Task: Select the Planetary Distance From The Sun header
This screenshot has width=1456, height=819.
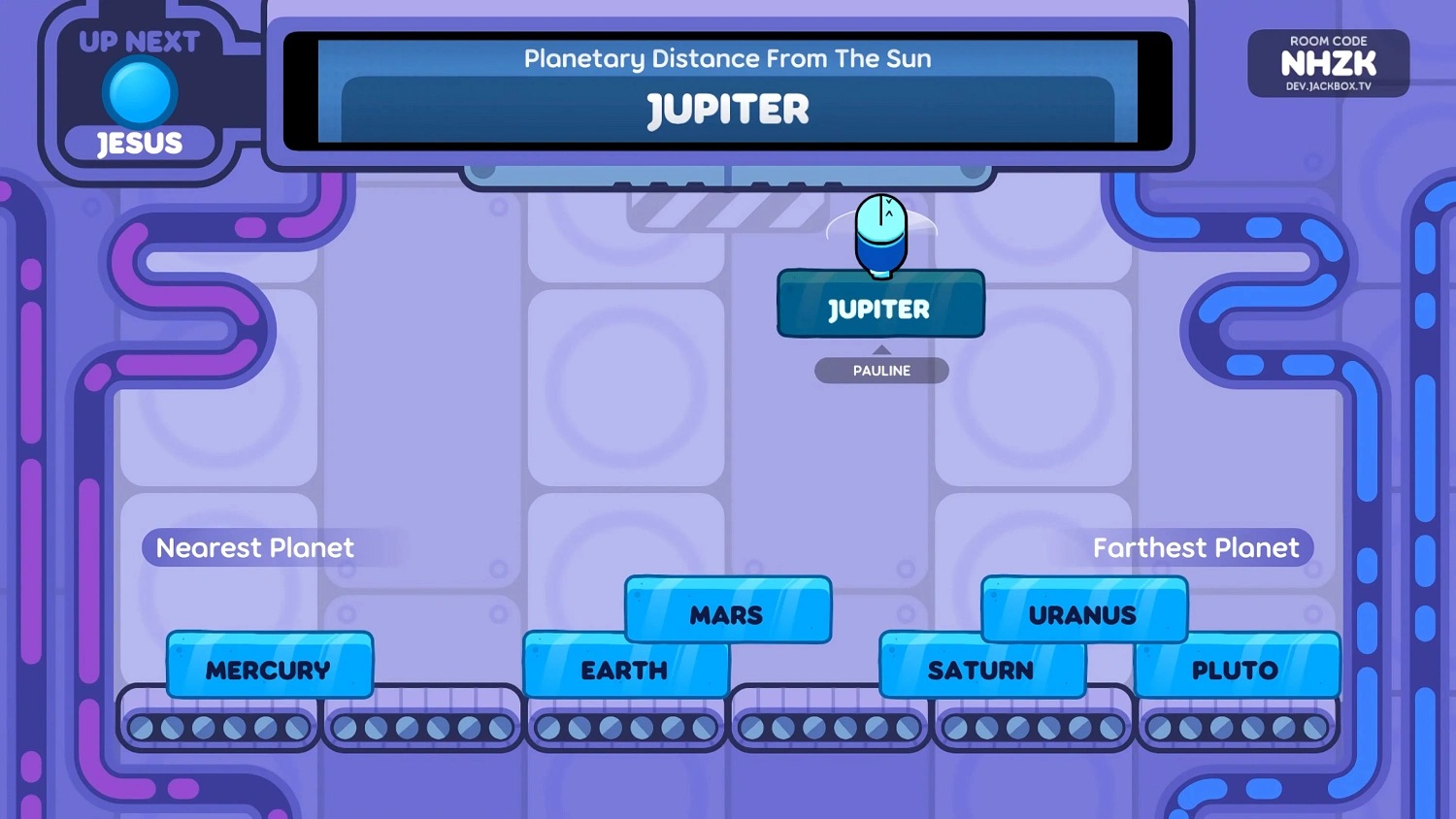Action: tap(726, 58)
